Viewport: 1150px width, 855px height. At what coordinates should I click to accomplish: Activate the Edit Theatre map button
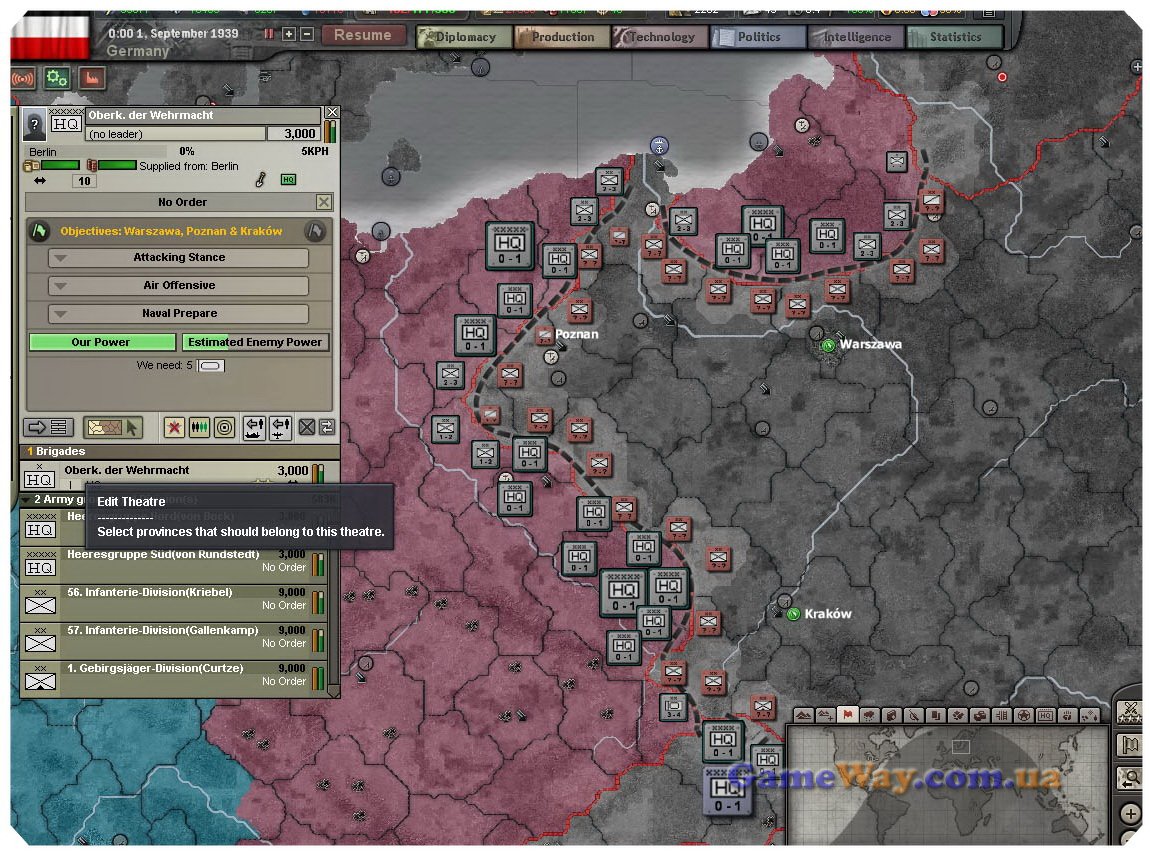[113, 428]
